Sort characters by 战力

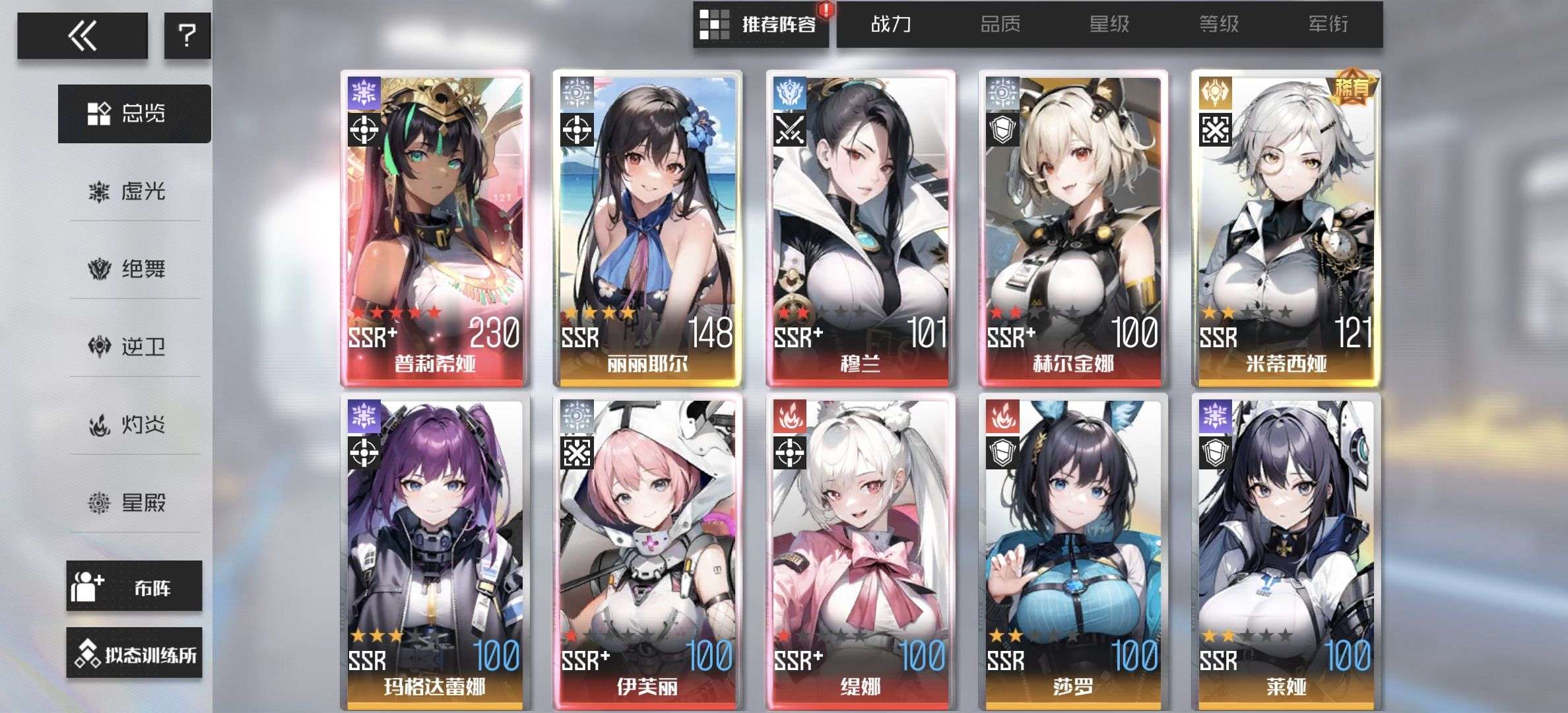point(891,25)
